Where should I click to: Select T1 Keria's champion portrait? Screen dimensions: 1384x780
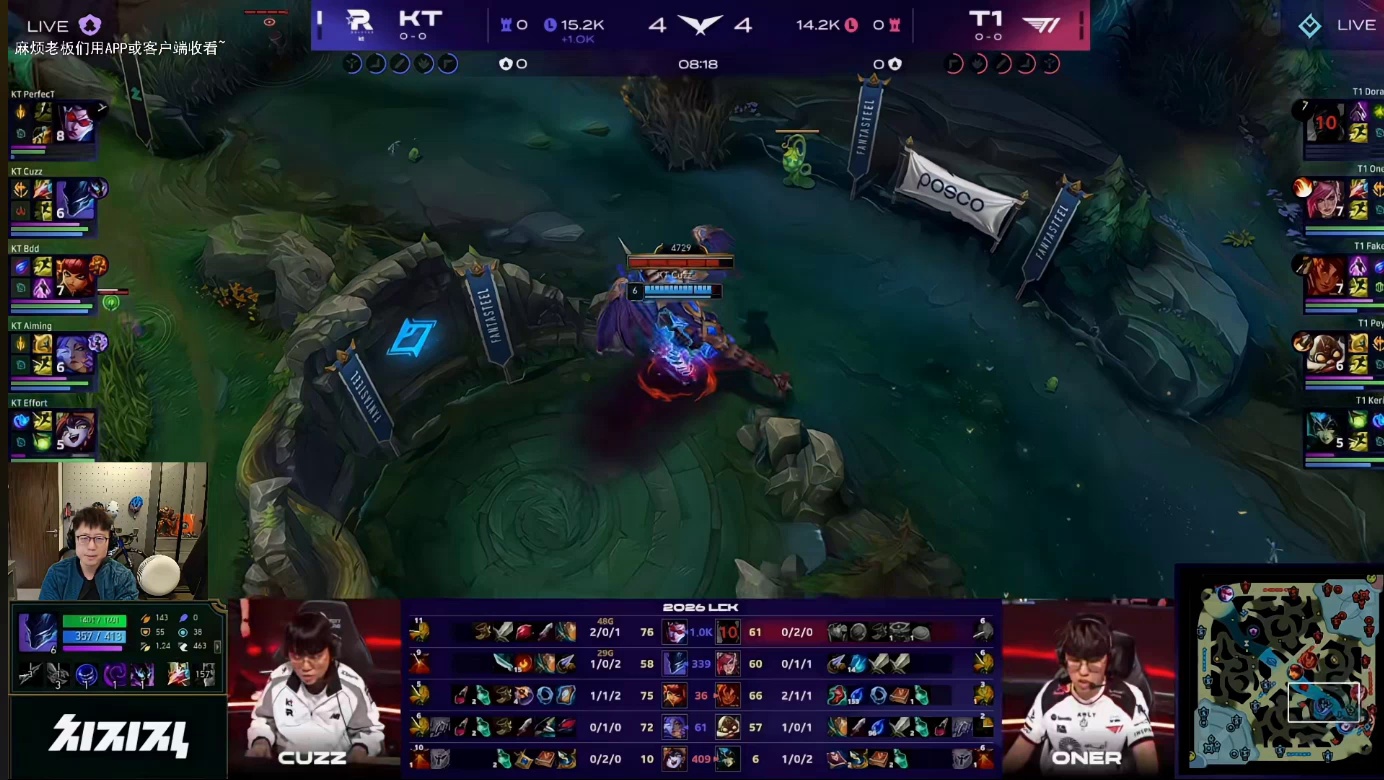pyautogui.click(x=1325, y=431)
